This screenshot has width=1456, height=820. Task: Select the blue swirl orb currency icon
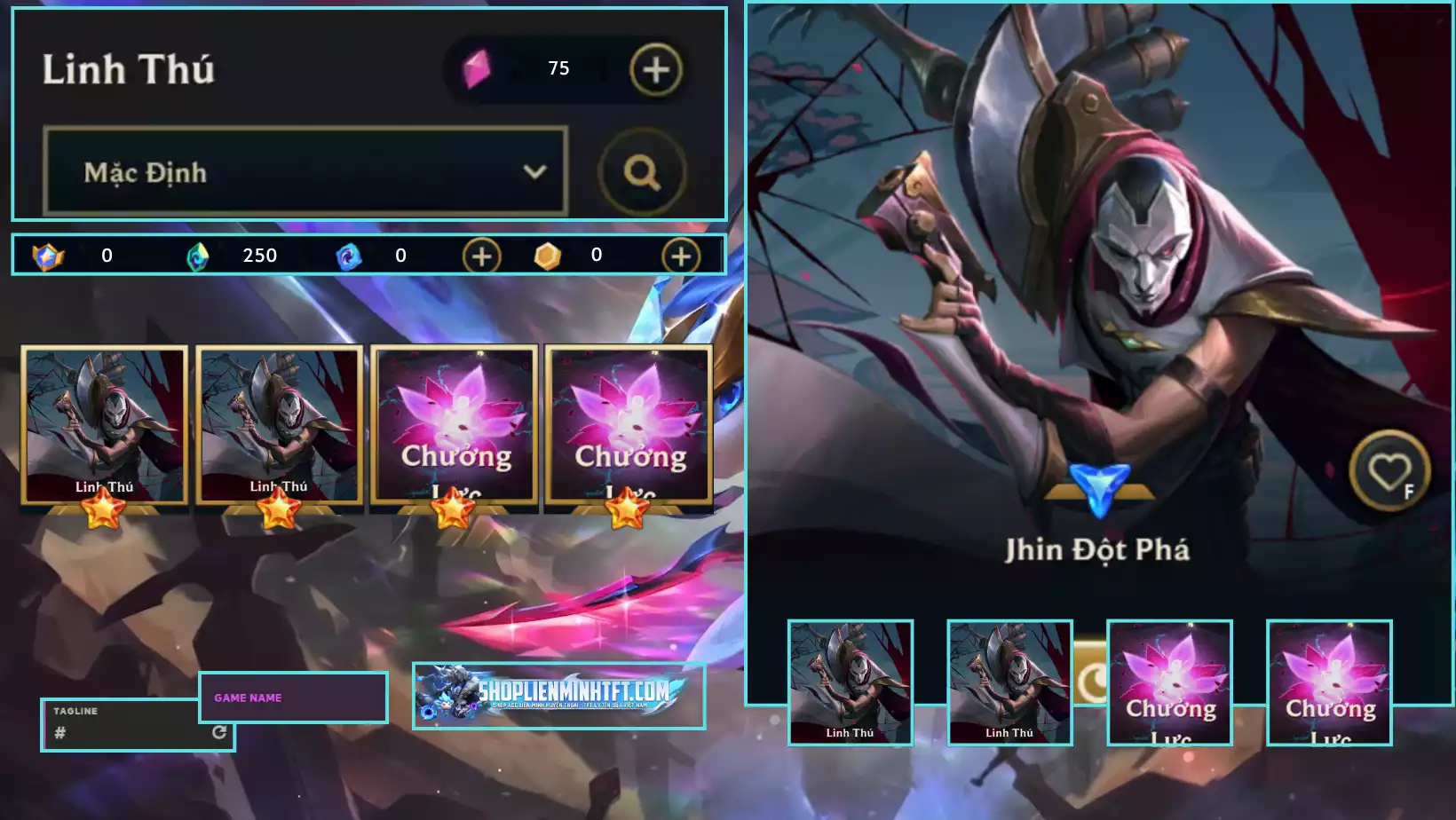347,256
